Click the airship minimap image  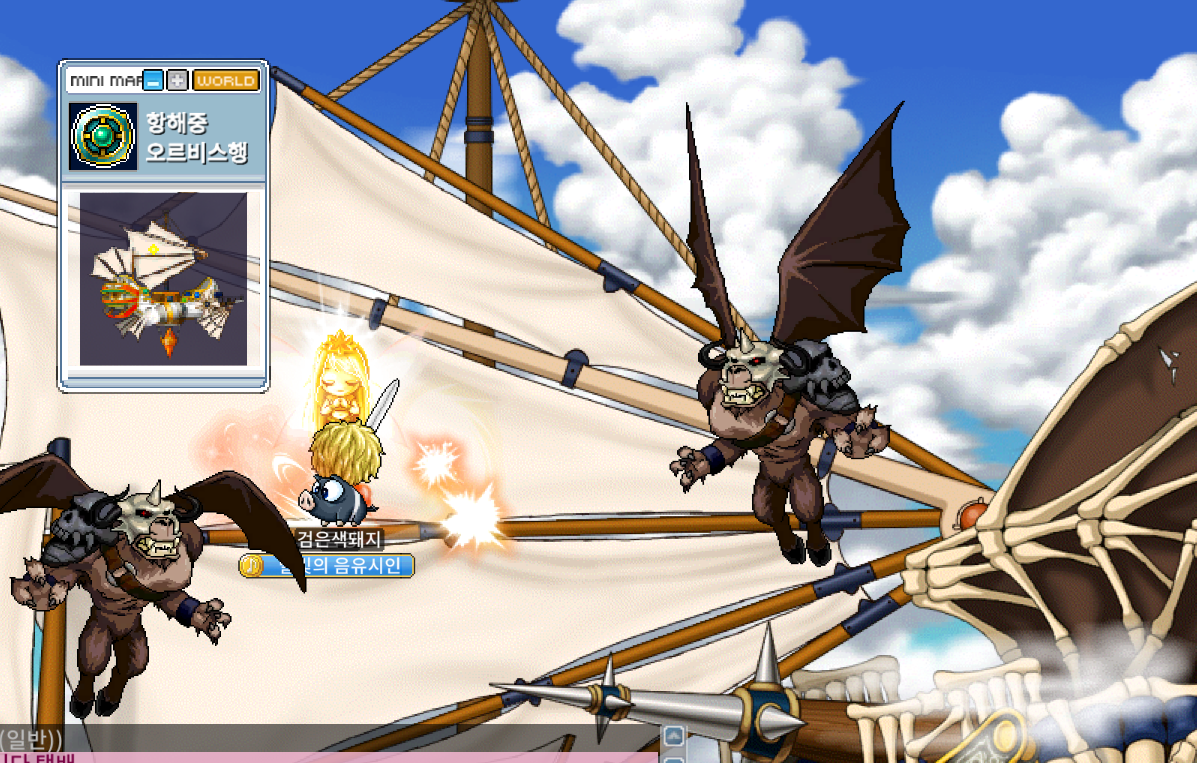click(163, 278)
